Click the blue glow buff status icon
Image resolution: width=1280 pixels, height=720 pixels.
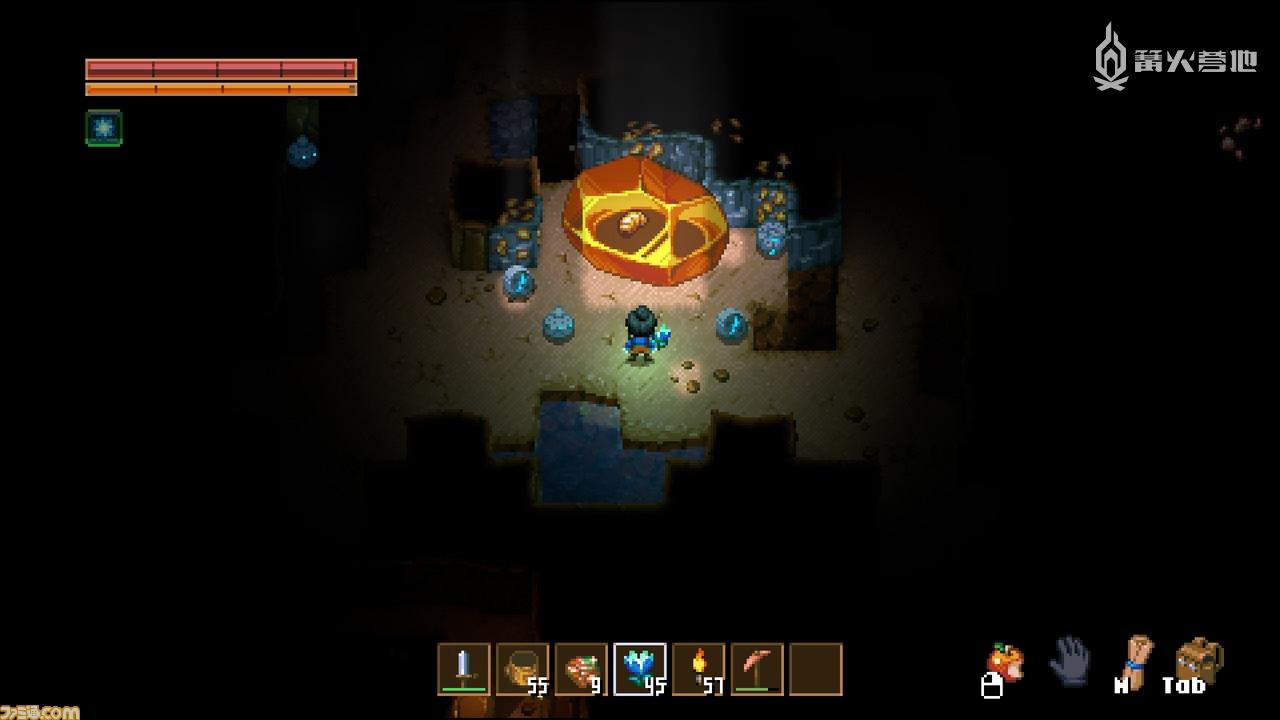click(104, 128)
